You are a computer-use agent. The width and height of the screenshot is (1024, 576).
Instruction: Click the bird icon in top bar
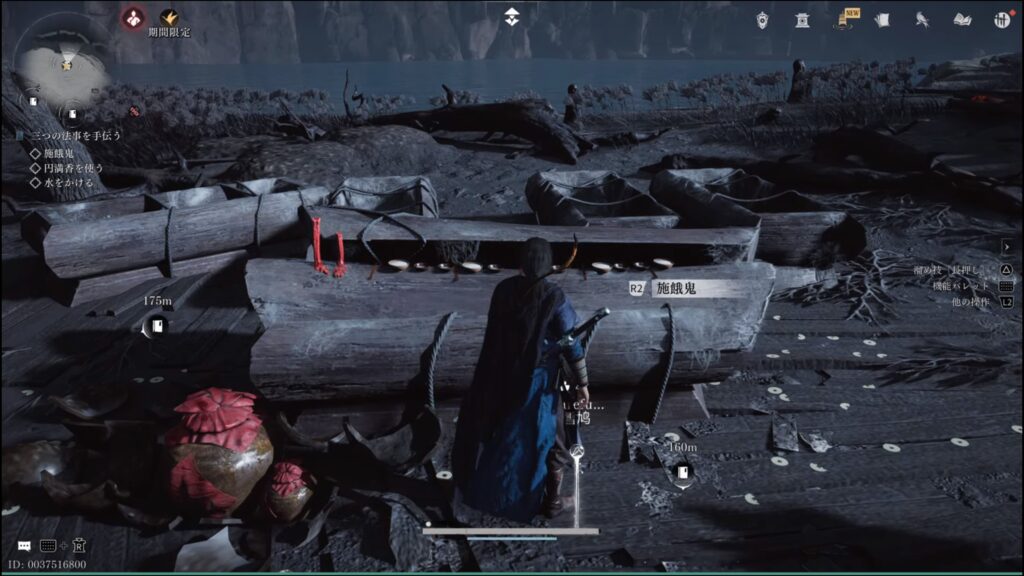(x=922, y=19)
